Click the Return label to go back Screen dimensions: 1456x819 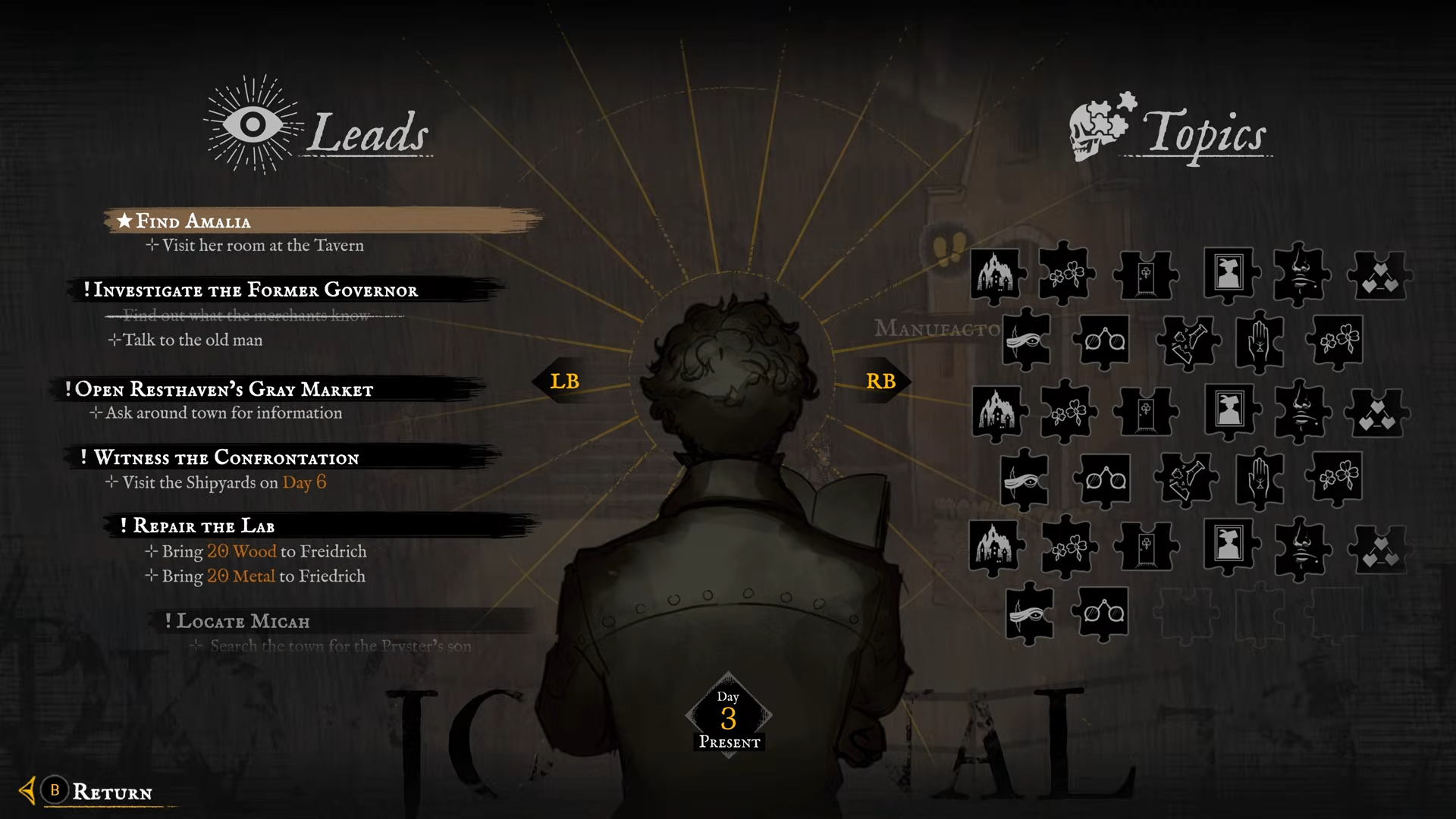click(x=111, y=792)
